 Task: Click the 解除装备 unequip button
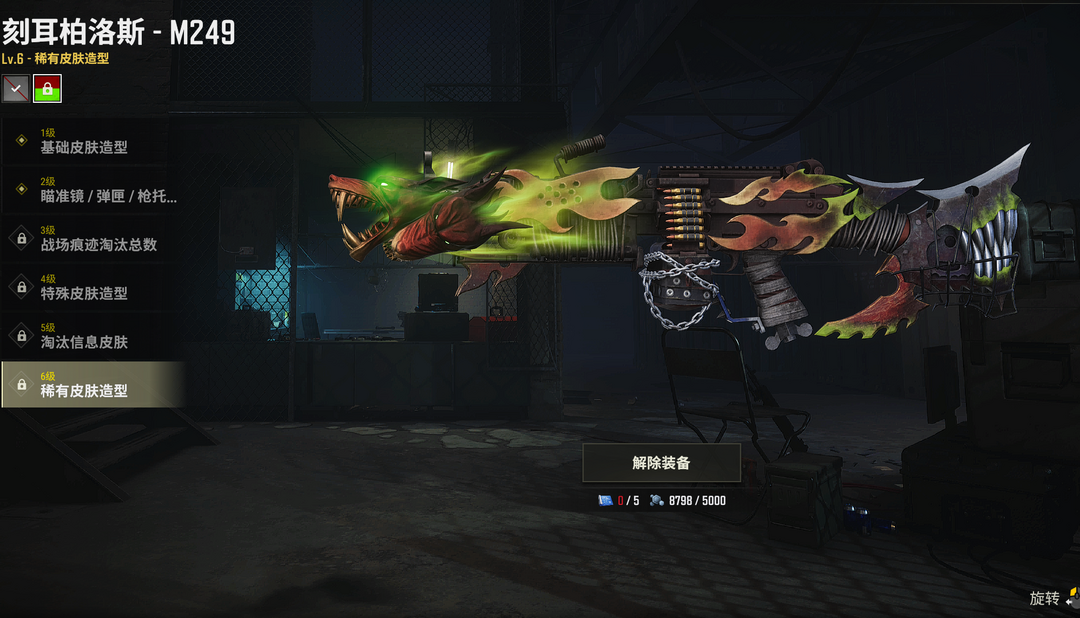661,463
